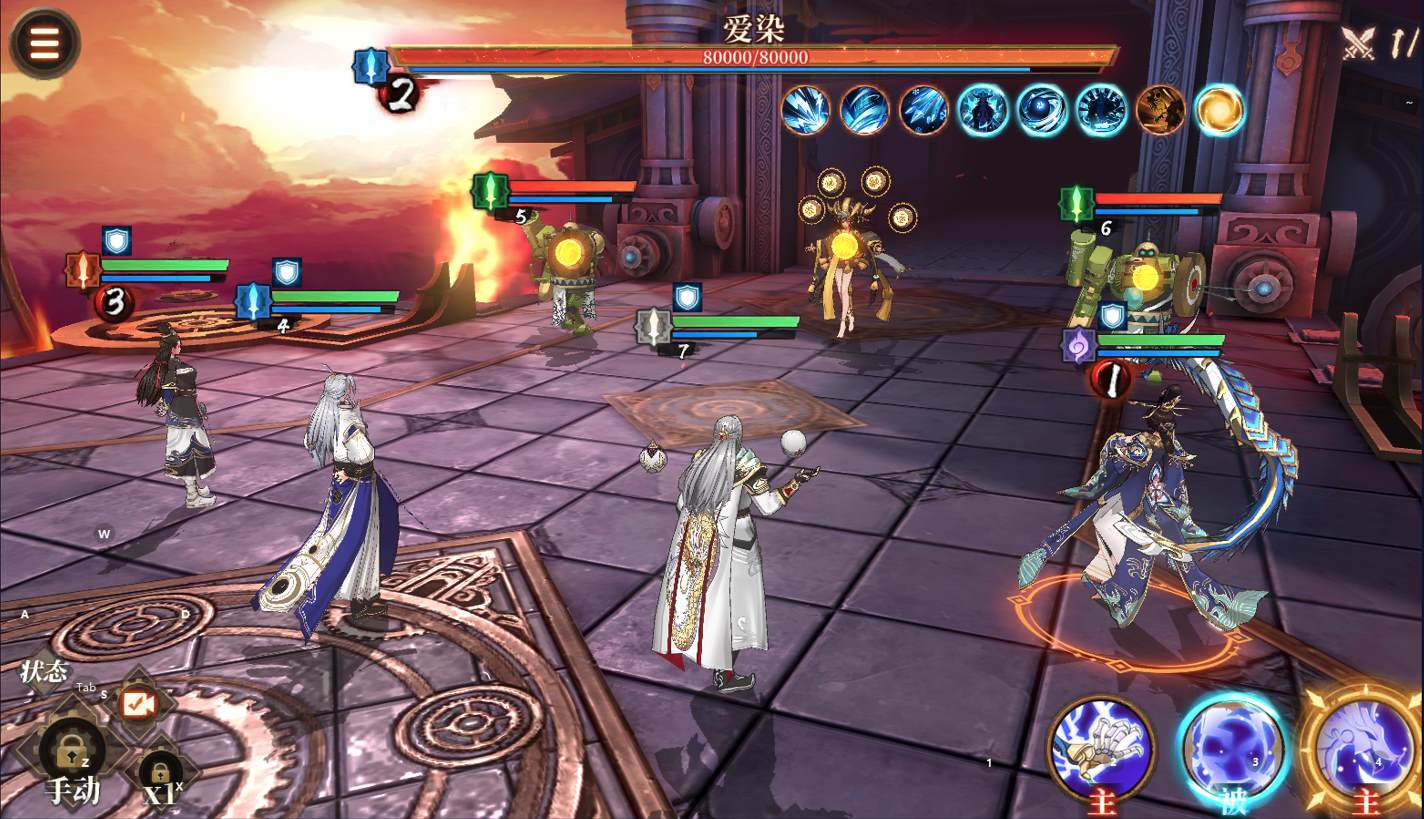Toggle the camera recording checkmark icon
Image resolution: width=1424 pixels, height=819 pixels.
[138, 704]
